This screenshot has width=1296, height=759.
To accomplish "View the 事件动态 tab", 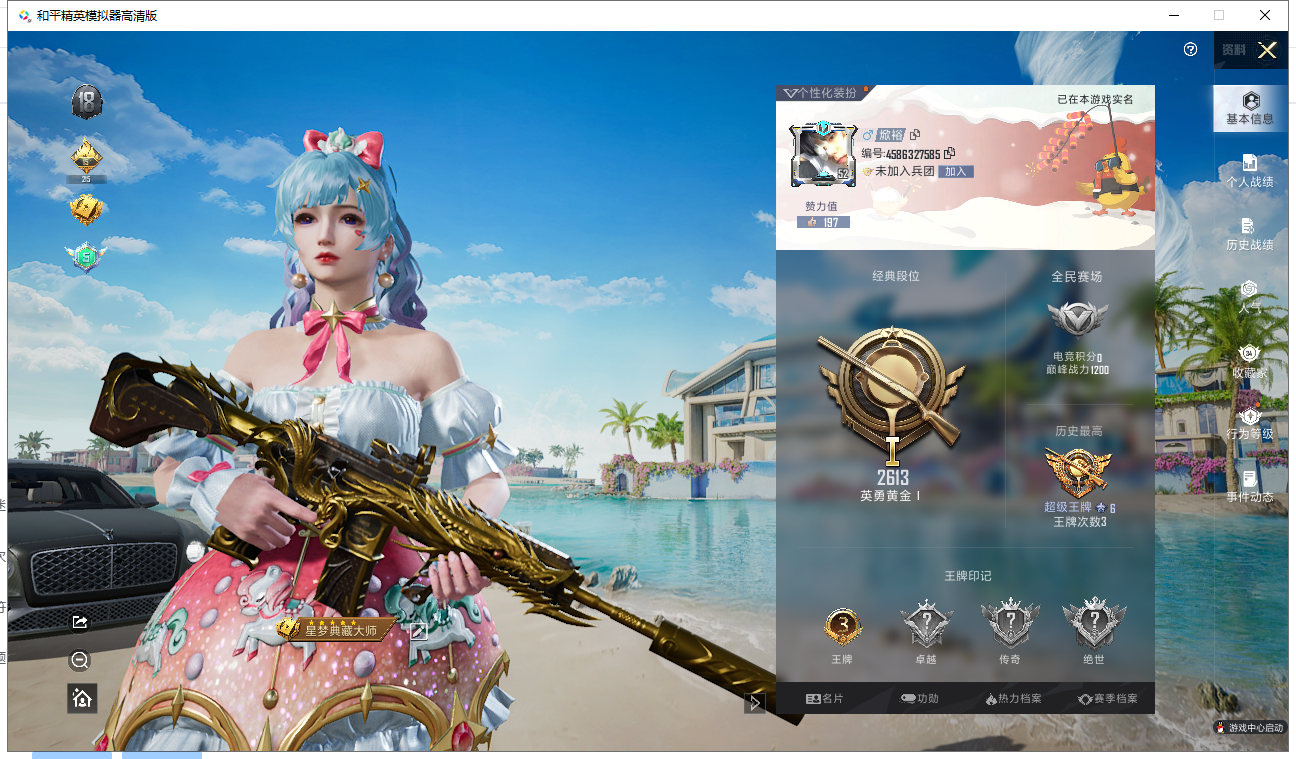I will click(x=1249, y=487).
